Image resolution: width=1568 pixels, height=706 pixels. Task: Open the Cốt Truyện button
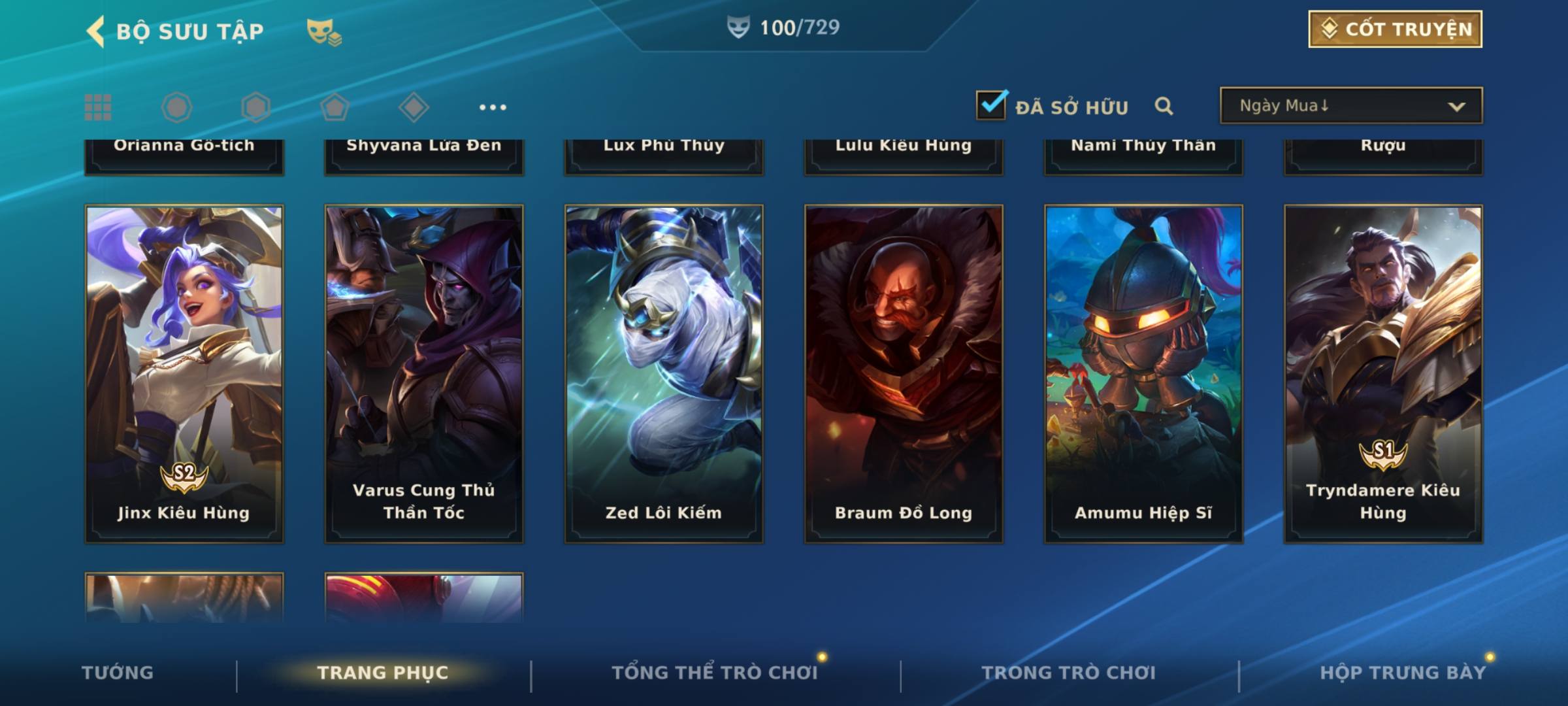click(x=1395, y=29)
